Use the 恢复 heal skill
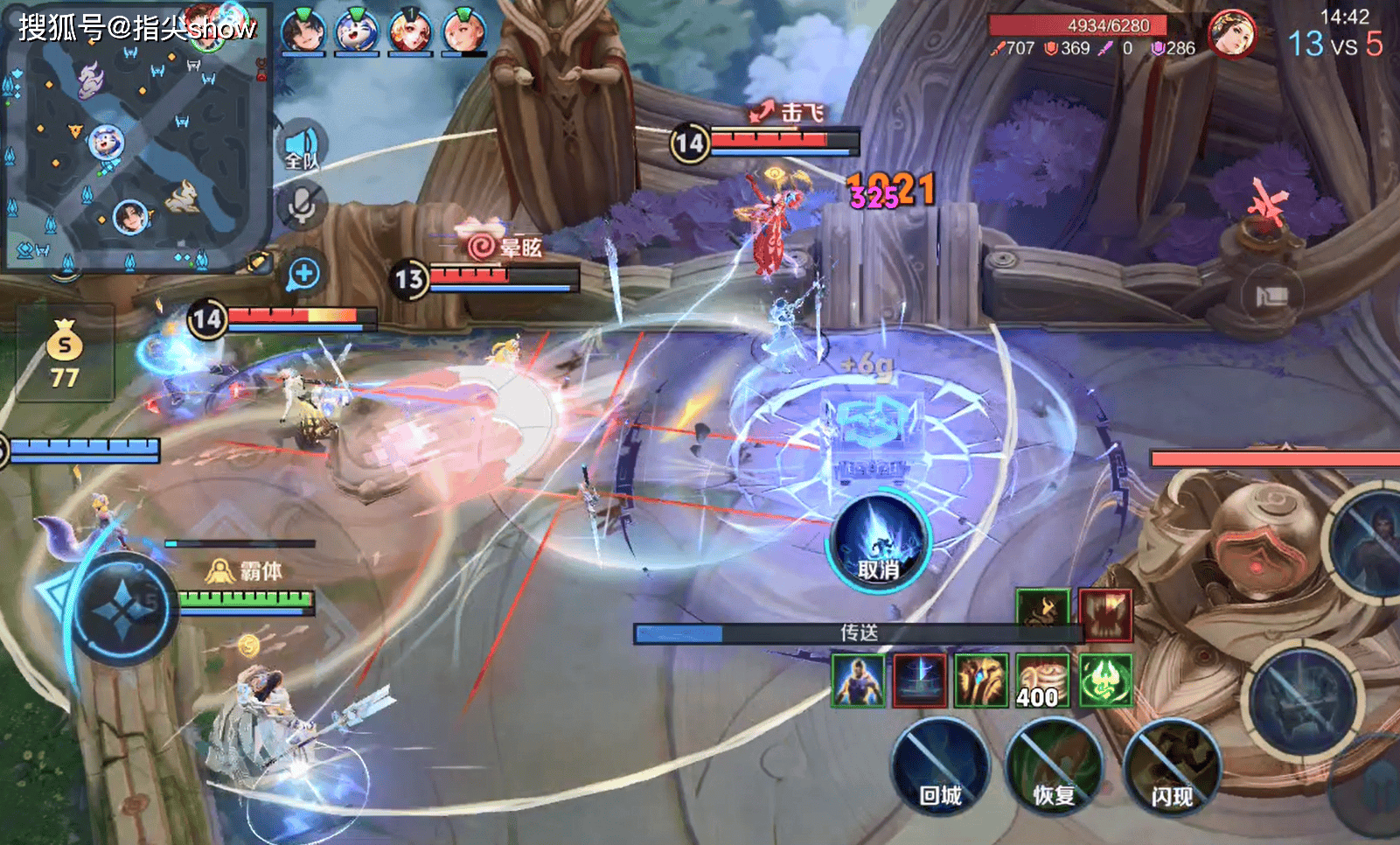This screenshot has width=1400, height=845. [1054, 767]
